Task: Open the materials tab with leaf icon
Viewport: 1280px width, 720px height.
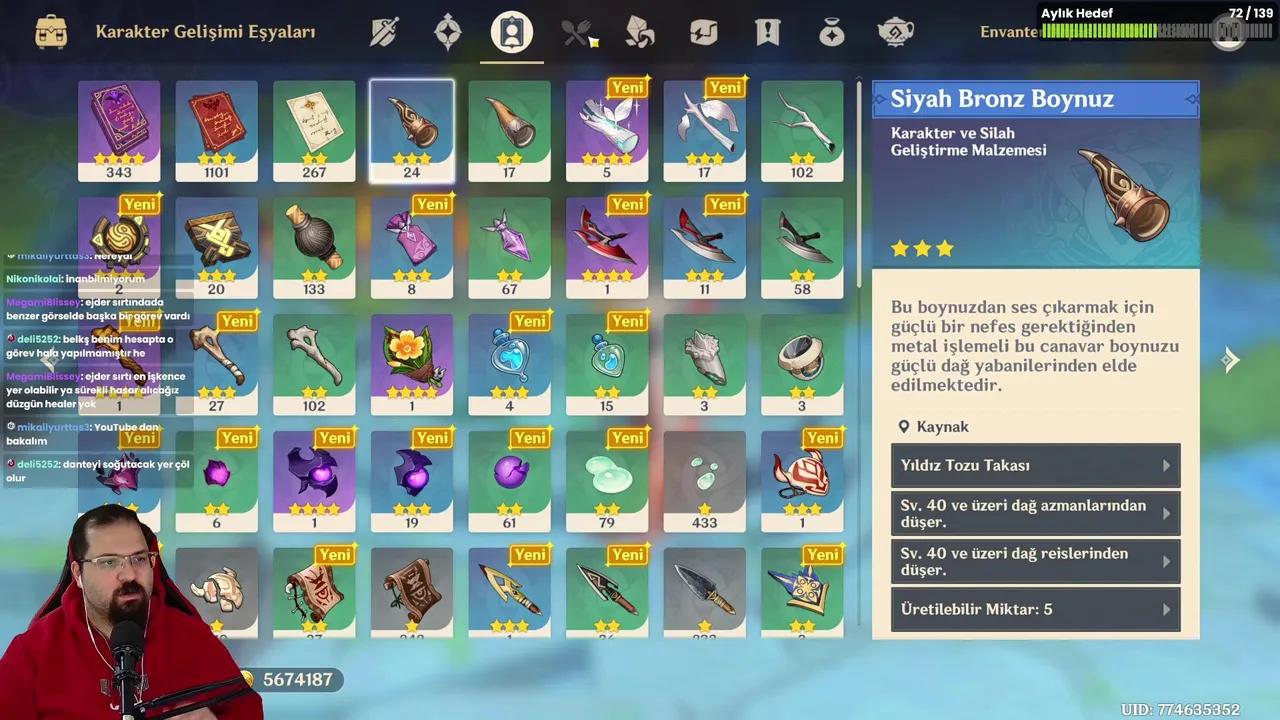Action: [640, 32]
